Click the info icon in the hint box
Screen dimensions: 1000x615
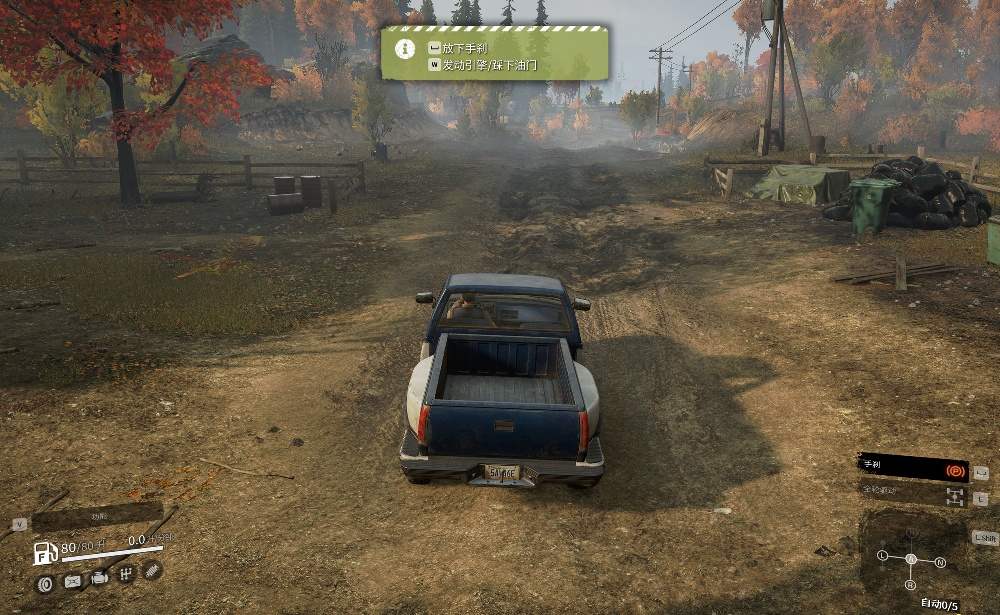[x=403, y=48]
